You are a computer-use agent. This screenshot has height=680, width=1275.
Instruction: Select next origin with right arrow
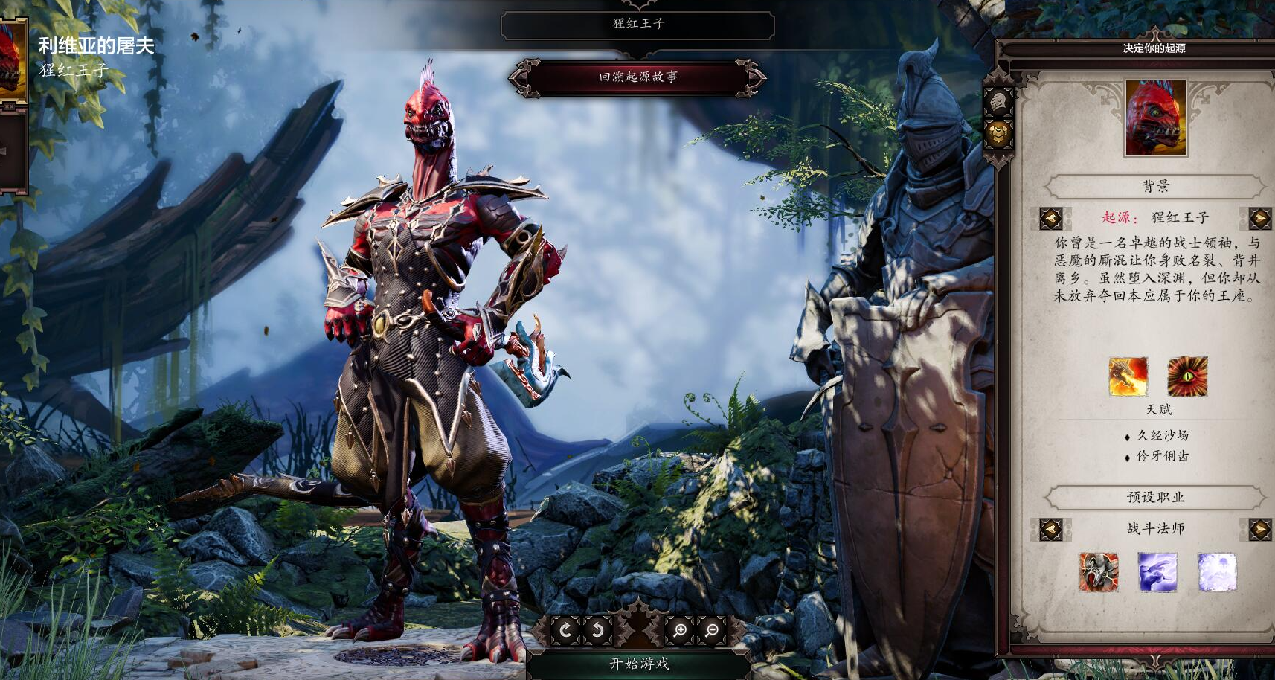(1259, 218)
